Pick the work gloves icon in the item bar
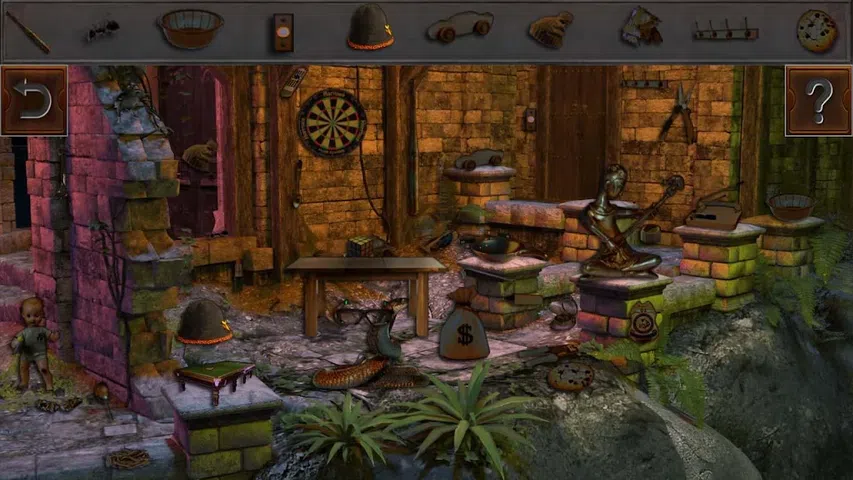Viewport: 853px width, 480px height. pos(640,28)
